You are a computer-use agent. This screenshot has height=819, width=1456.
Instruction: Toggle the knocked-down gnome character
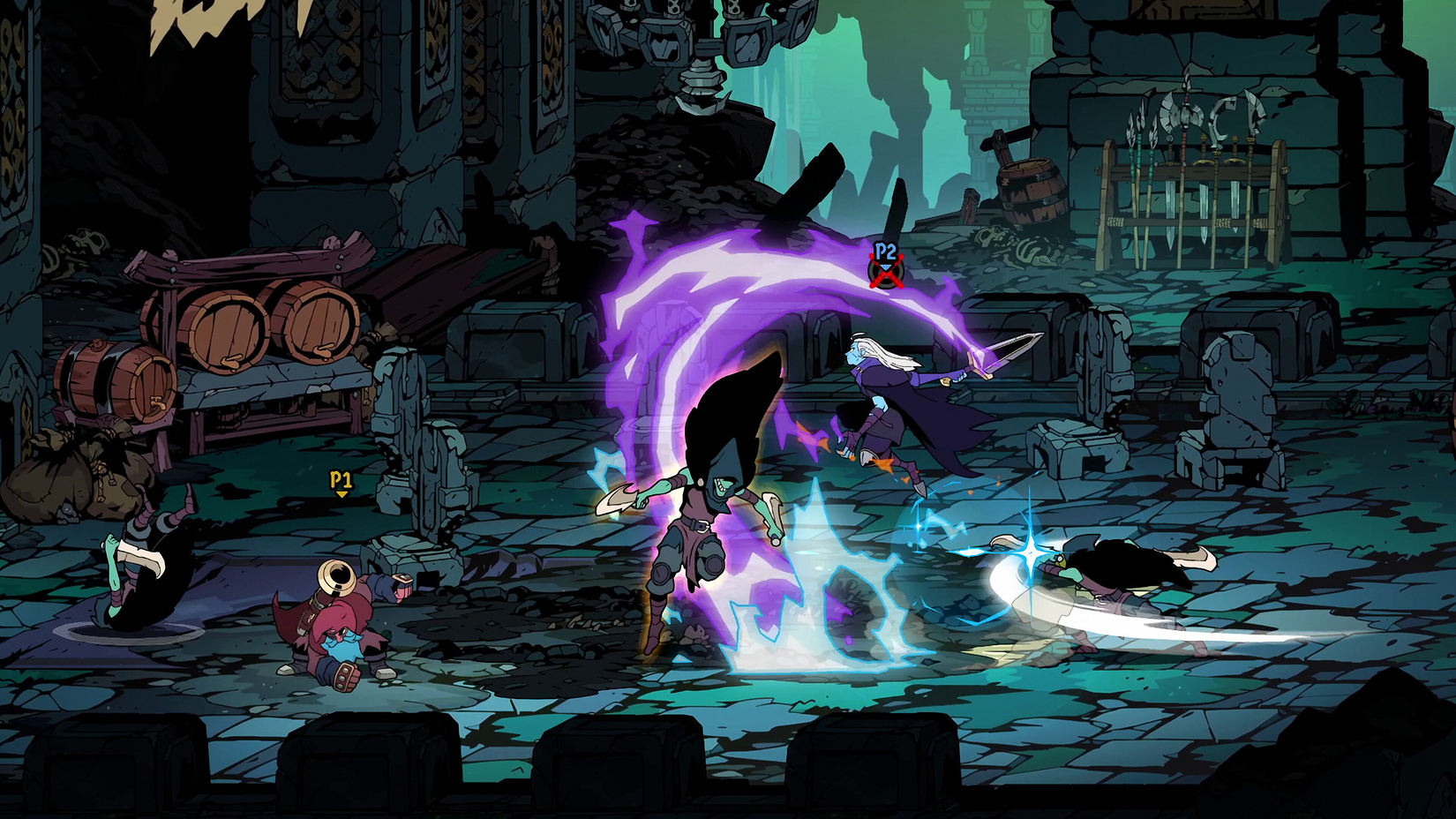pos(344,644)
